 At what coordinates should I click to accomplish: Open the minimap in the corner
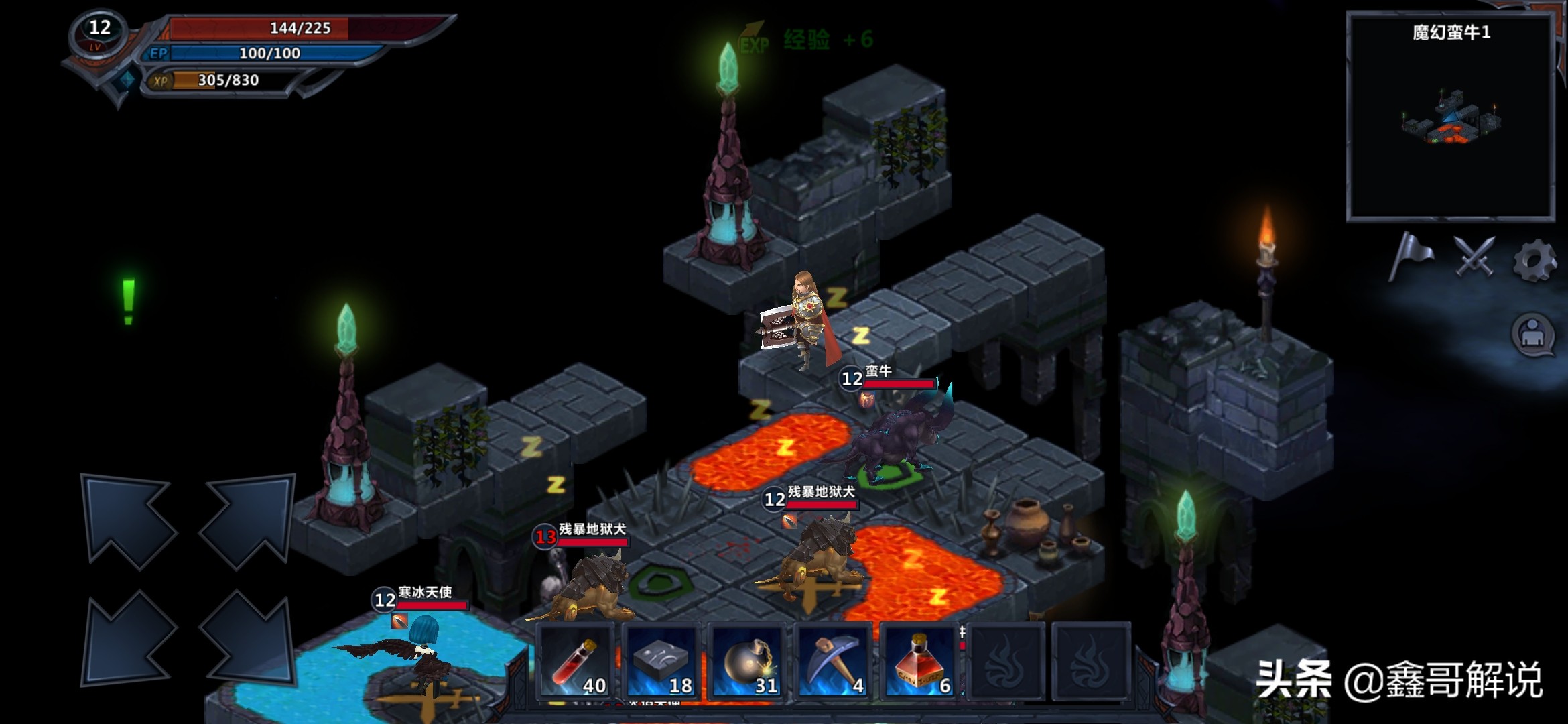1451,117
